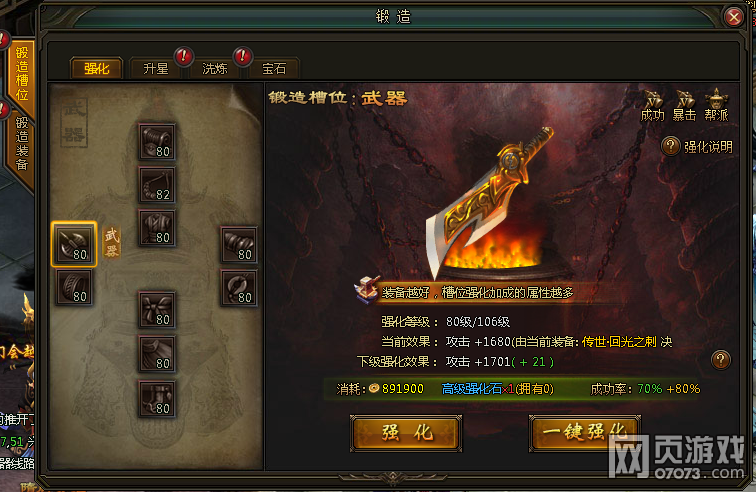Click the orange 强化 button

point(405,432)
